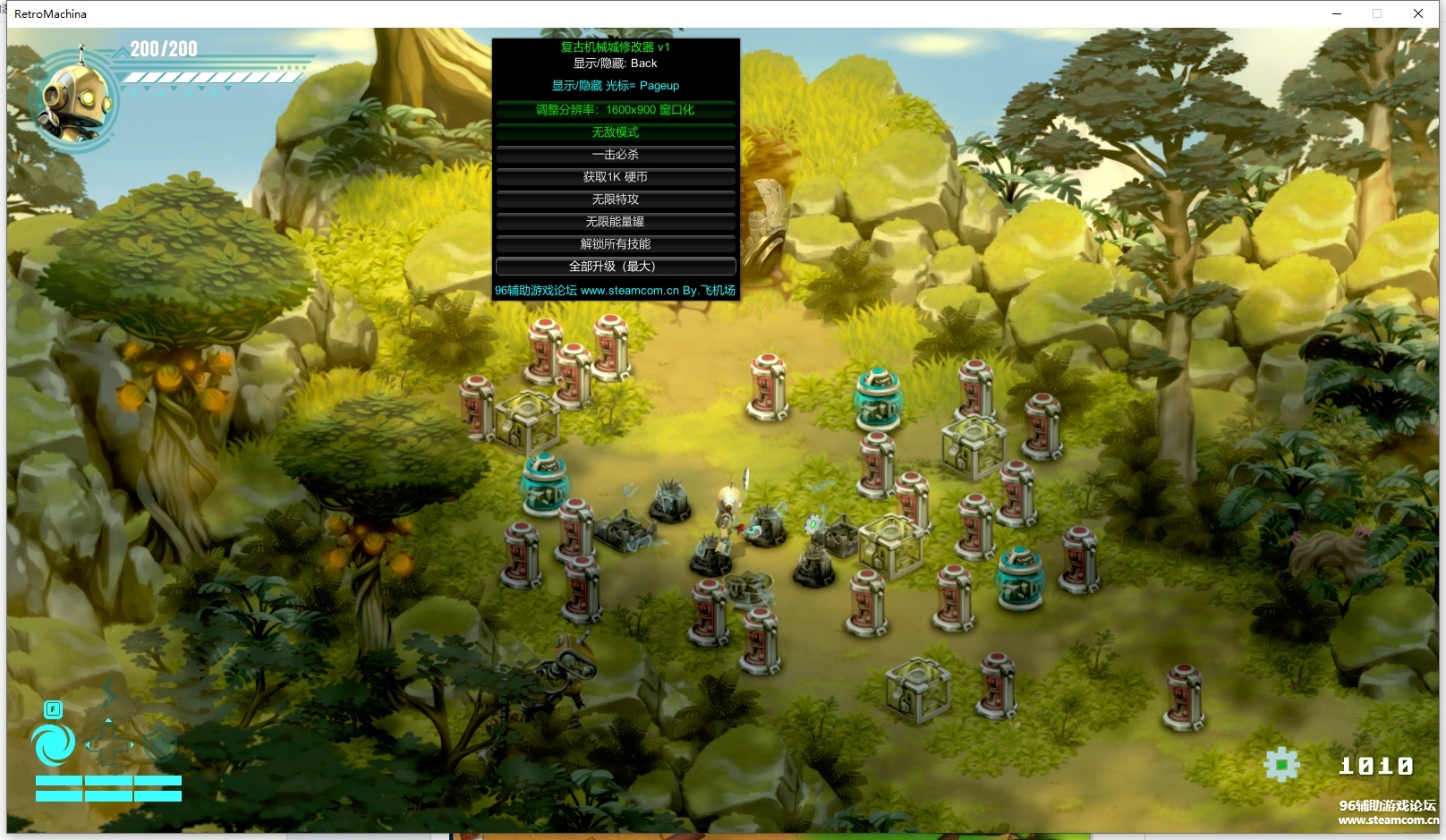Set resolution with 调整分辨率 1600x900 窗口化
Image resolution: width=1446 pixels, height=840 pixels.
[x=616, y=110]
